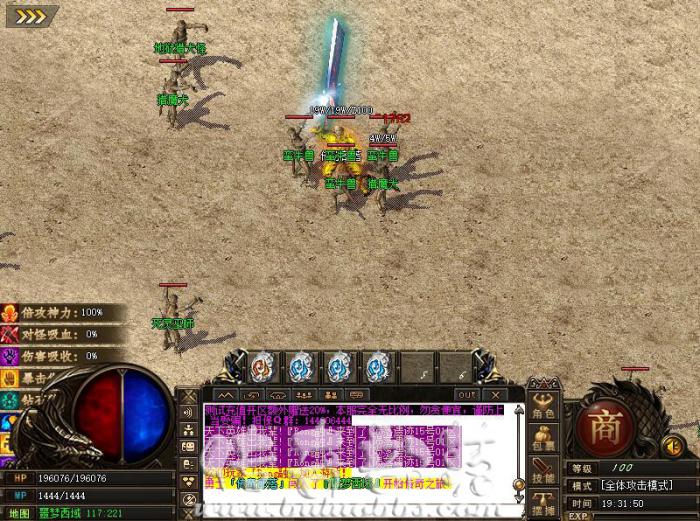Open the 包裹 bag inventory
Viewport: 700px width, 521px height.
pyautogui.click(x=543, y=439)
